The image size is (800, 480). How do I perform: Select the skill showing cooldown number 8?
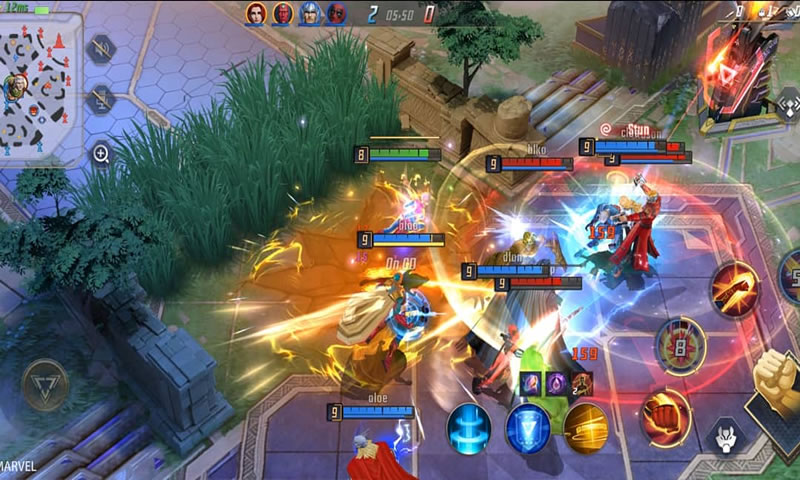(x=680, y=346)
